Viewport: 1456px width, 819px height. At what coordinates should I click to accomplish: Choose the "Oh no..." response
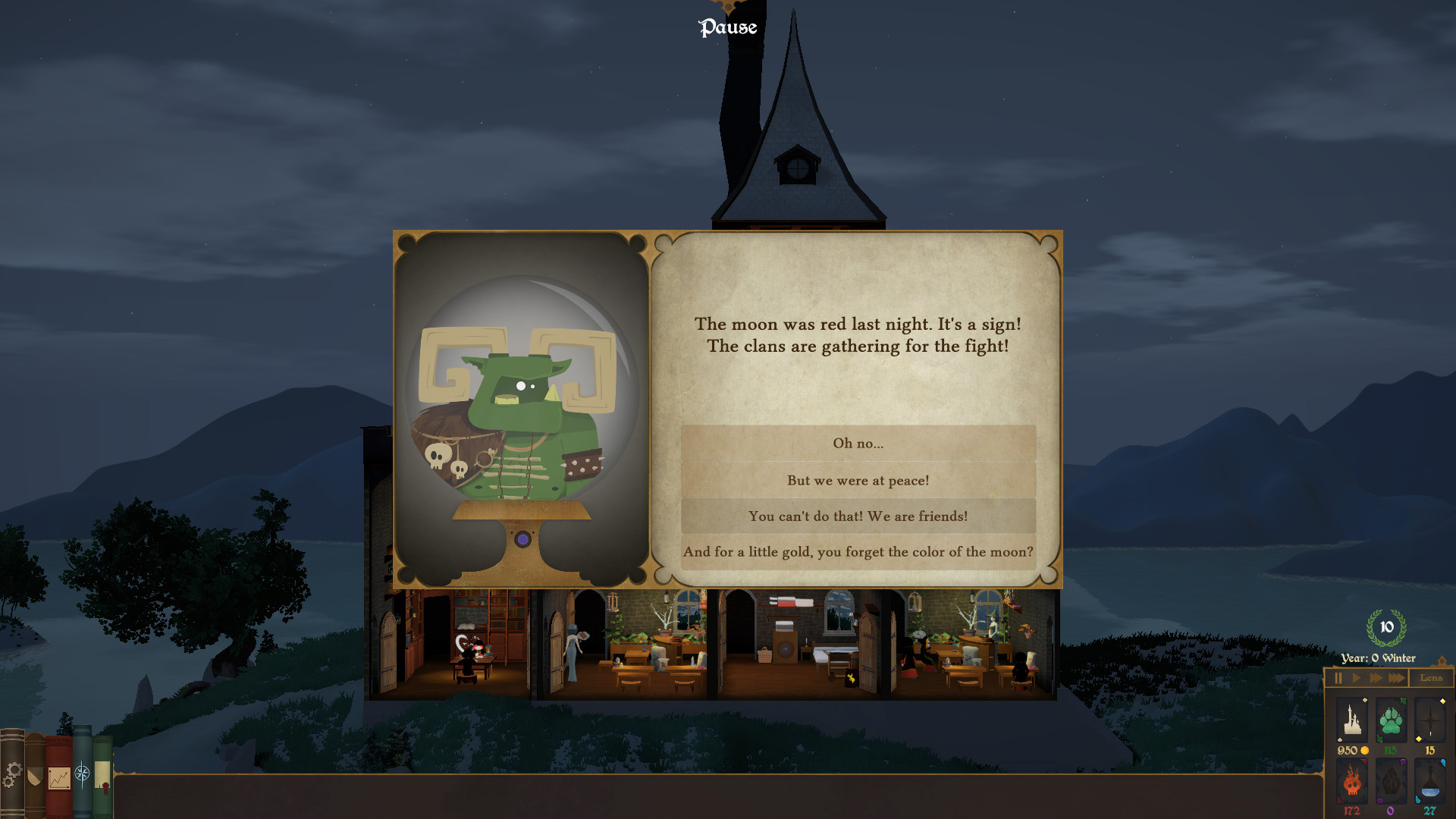(858, 444)
